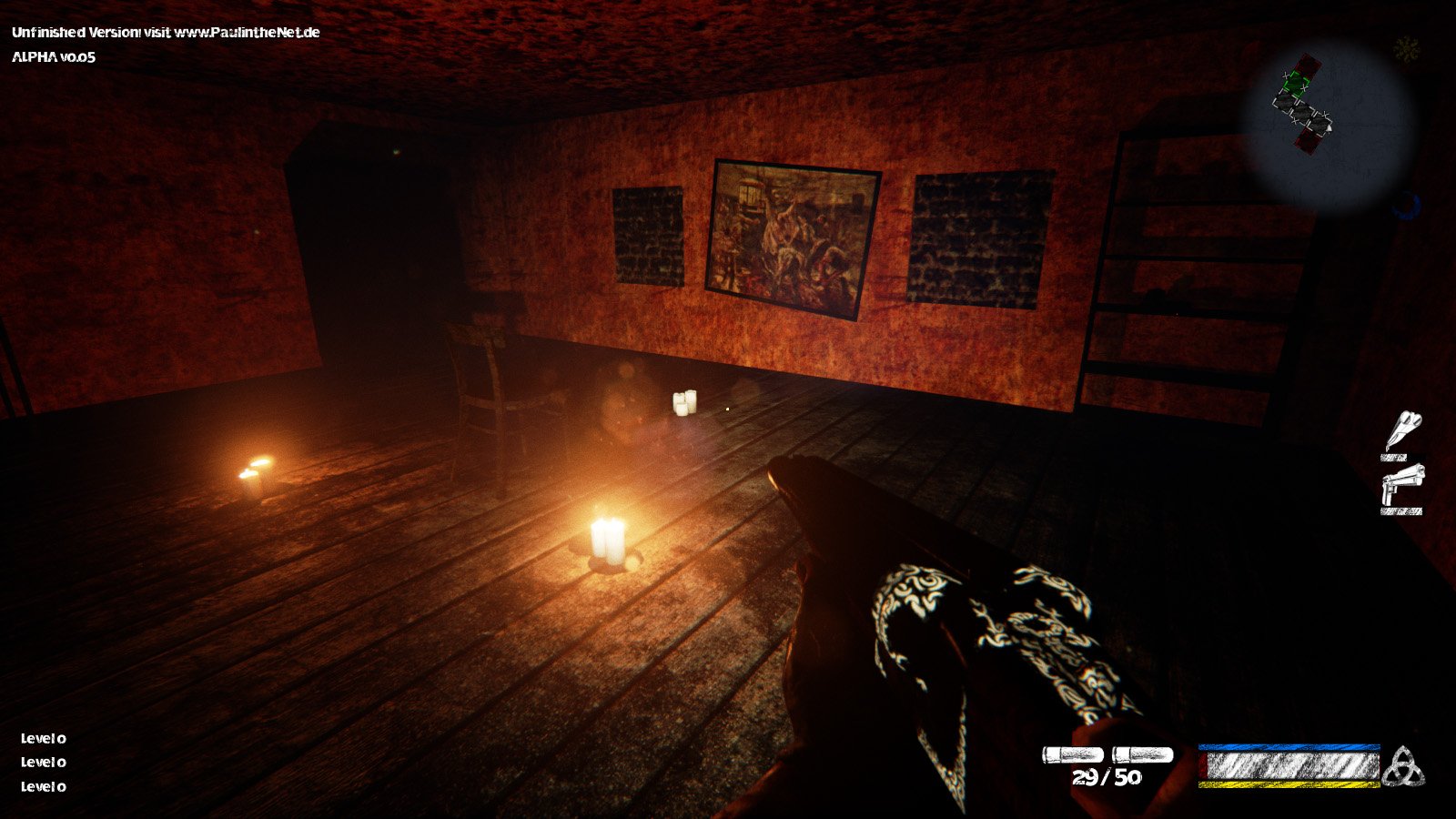
Task: Toggle the third Level 0 indicator
Action: 42,788
